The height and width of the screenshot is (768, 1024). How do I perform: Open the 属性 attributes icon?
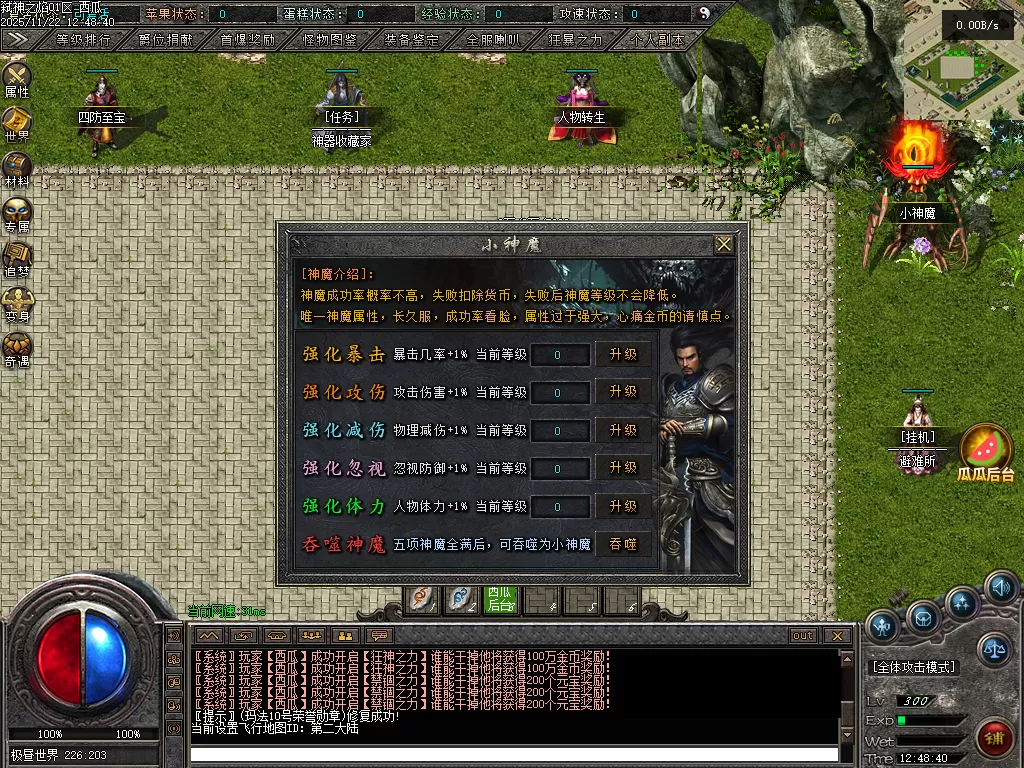coord(17,79)
